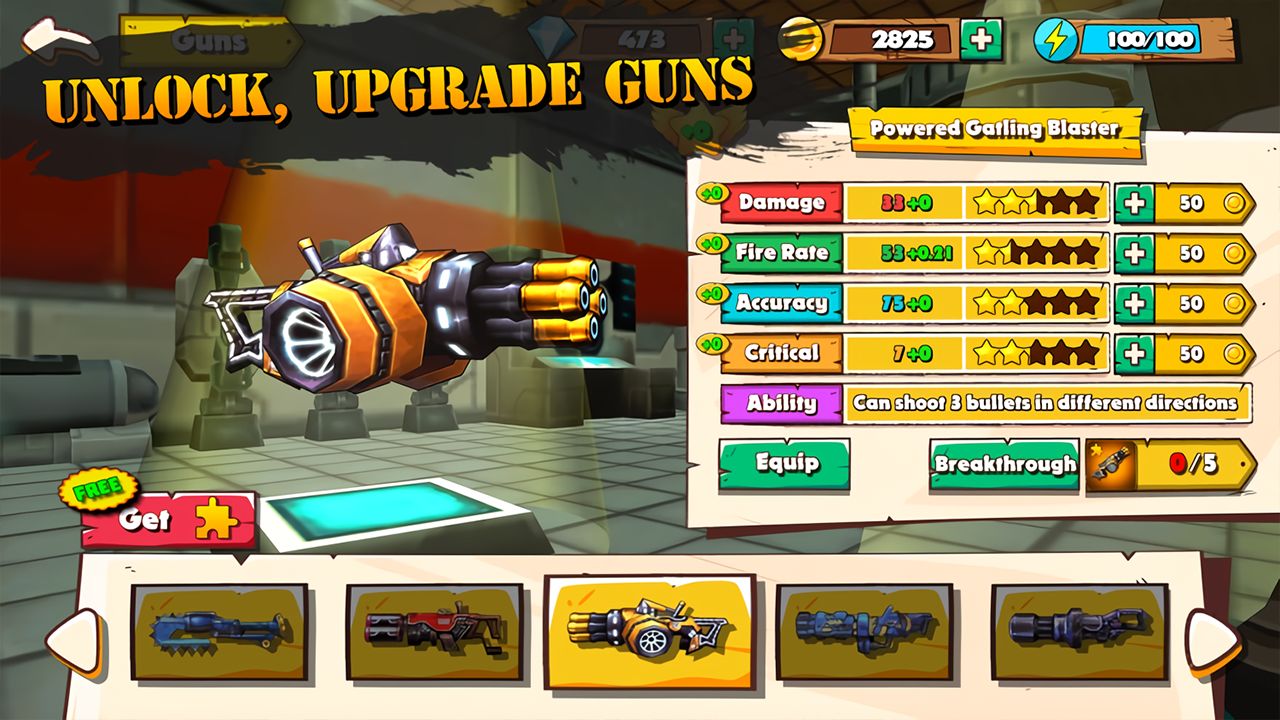Add more gold coins with plus button
The height and width of the screenshot is (720, 1280).
click(x=981, y=40)
